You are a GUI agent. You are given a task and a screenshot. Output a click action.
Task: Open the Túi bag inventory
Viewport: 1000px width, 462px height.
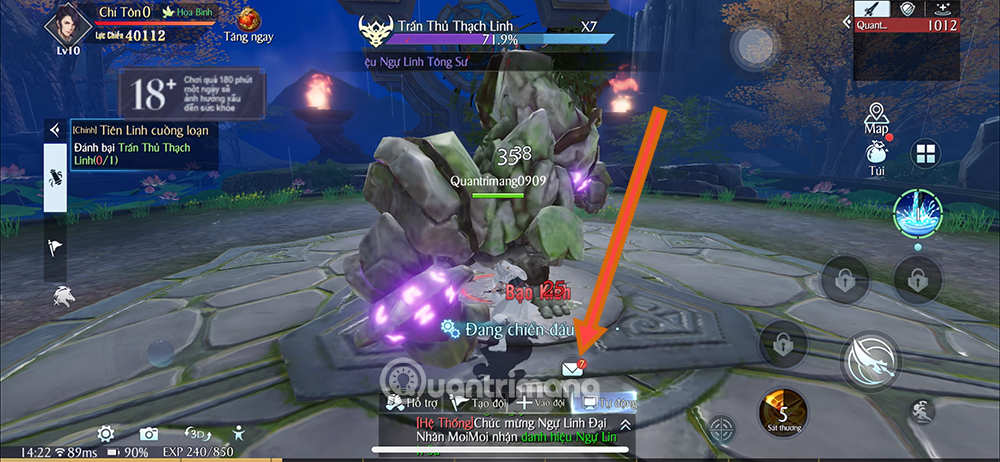point(877,157)
